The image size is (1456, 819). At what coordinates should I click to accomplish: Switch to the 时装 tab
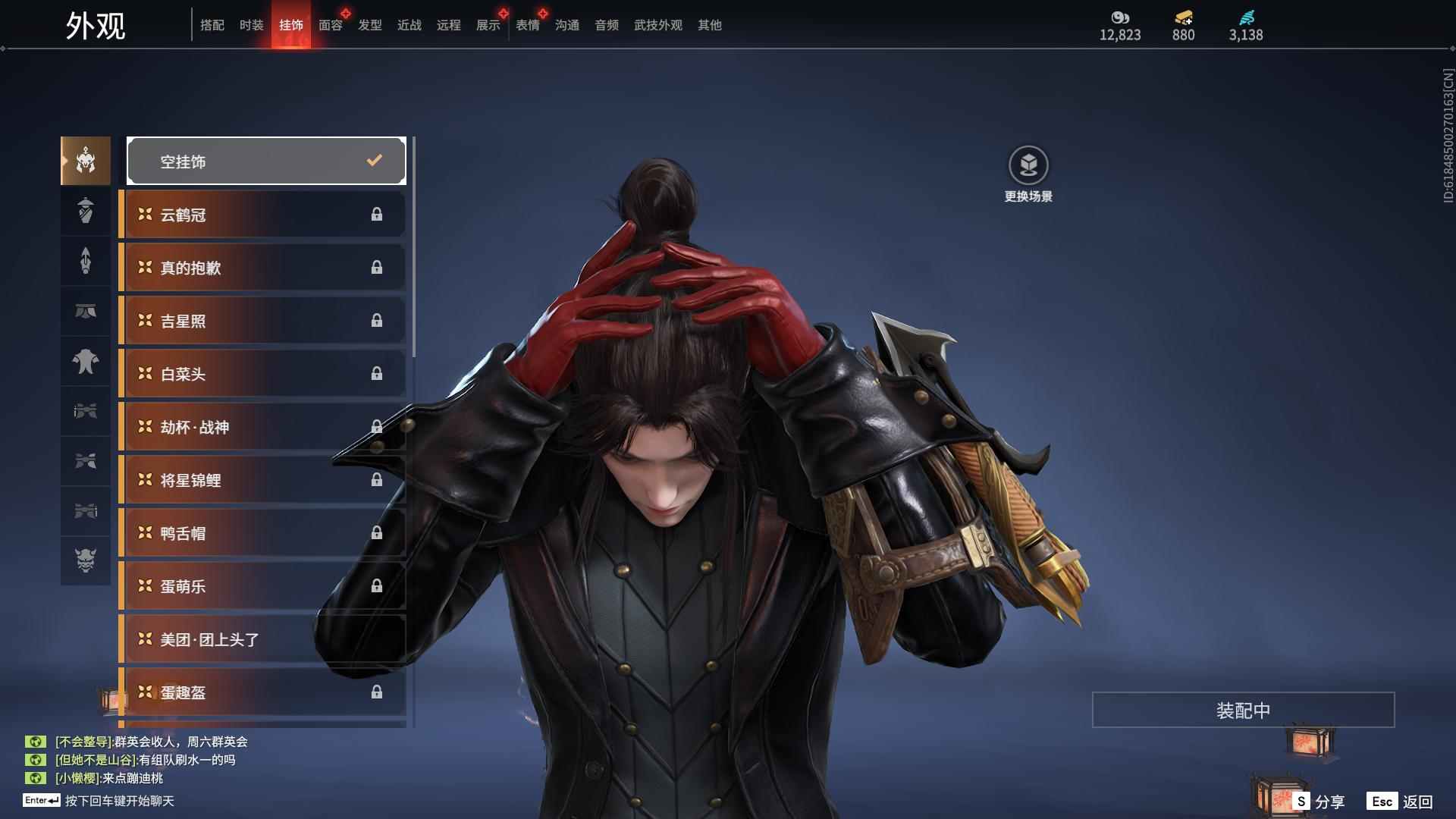click(251, 25)
